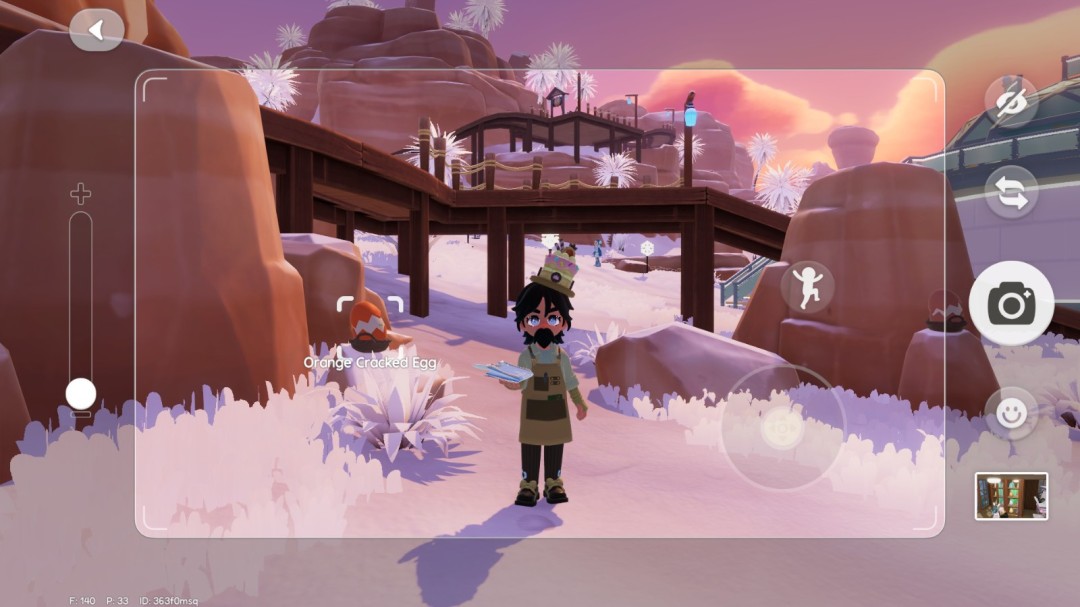Take a photo with the camera shutter
1080x607 pixels.
(x=1011, y=303)
